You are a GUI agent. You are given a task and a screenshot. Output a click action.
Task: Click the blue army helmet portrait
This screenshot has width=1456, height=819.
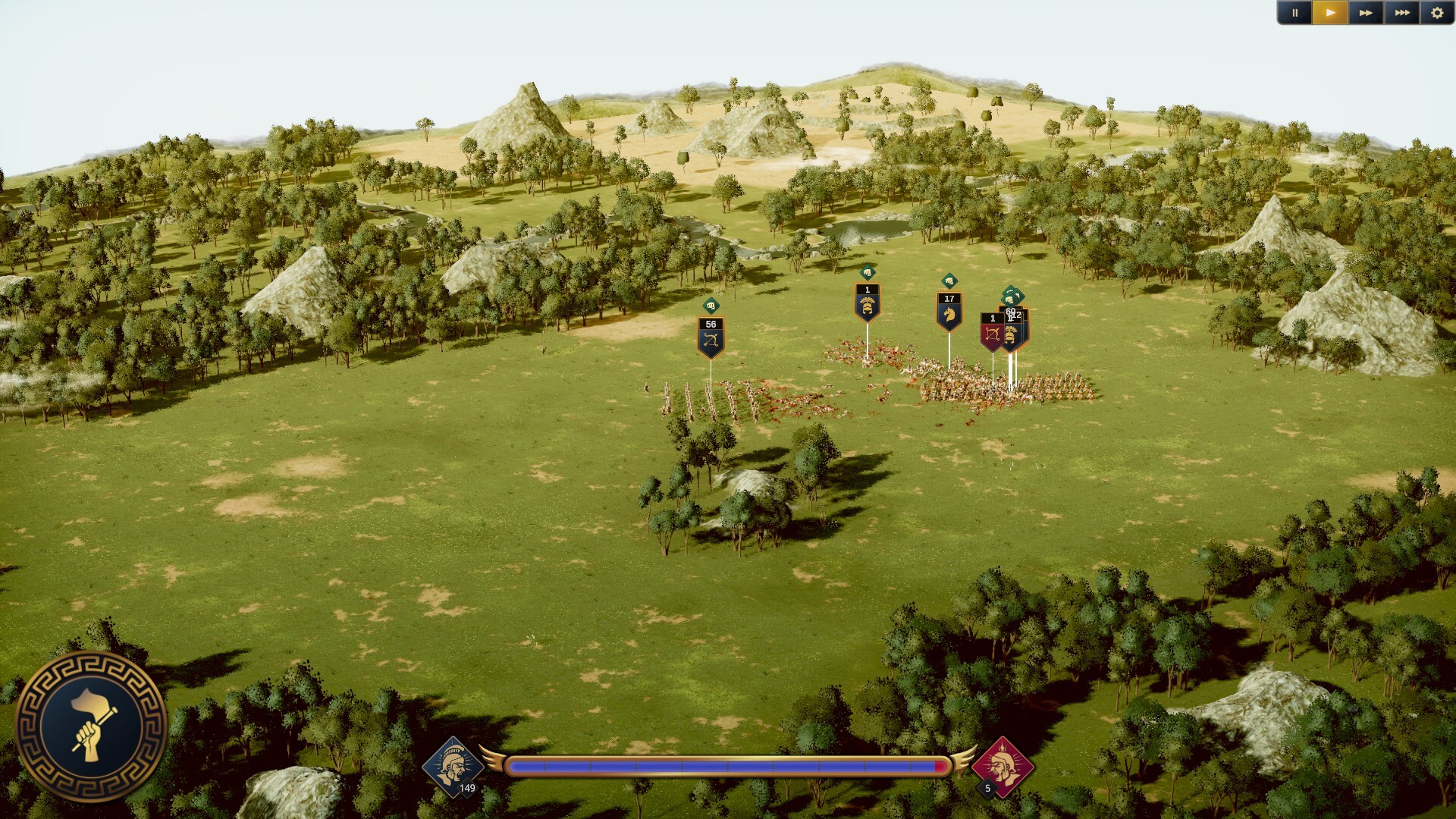[x=453, y=766]
